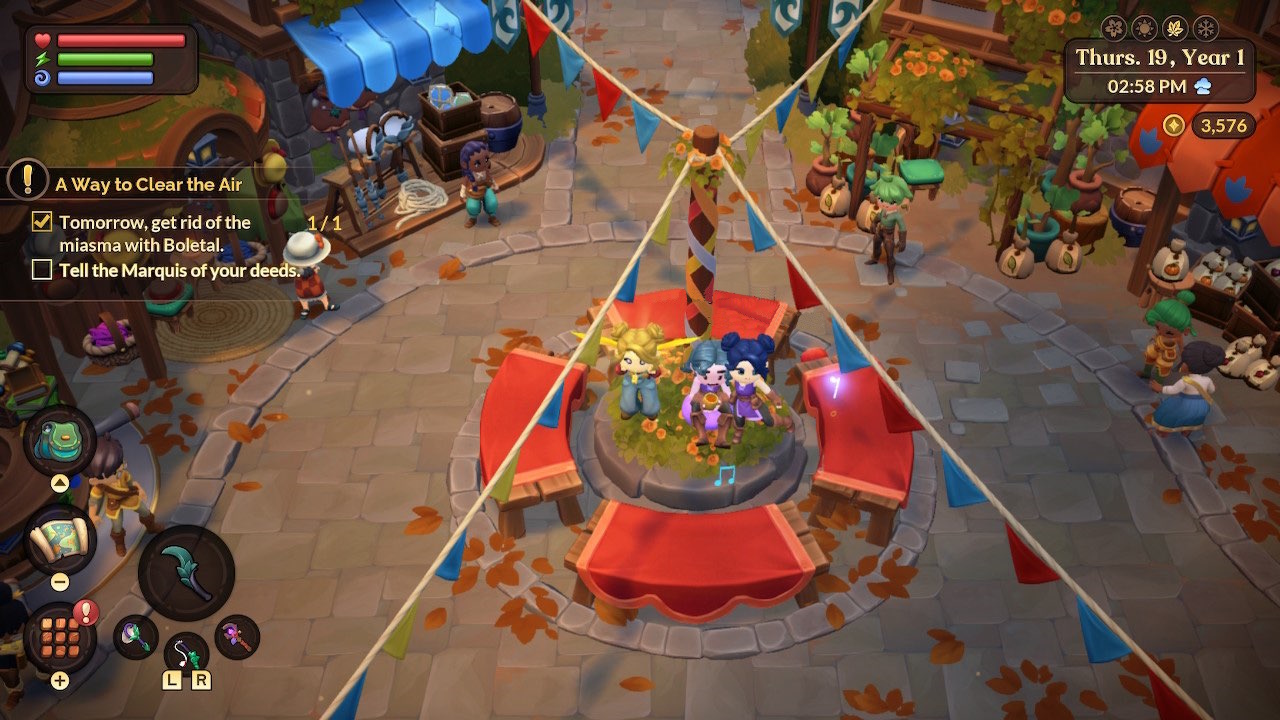Uncheck the completed miasma task checkbox

(x=41, y=222)
